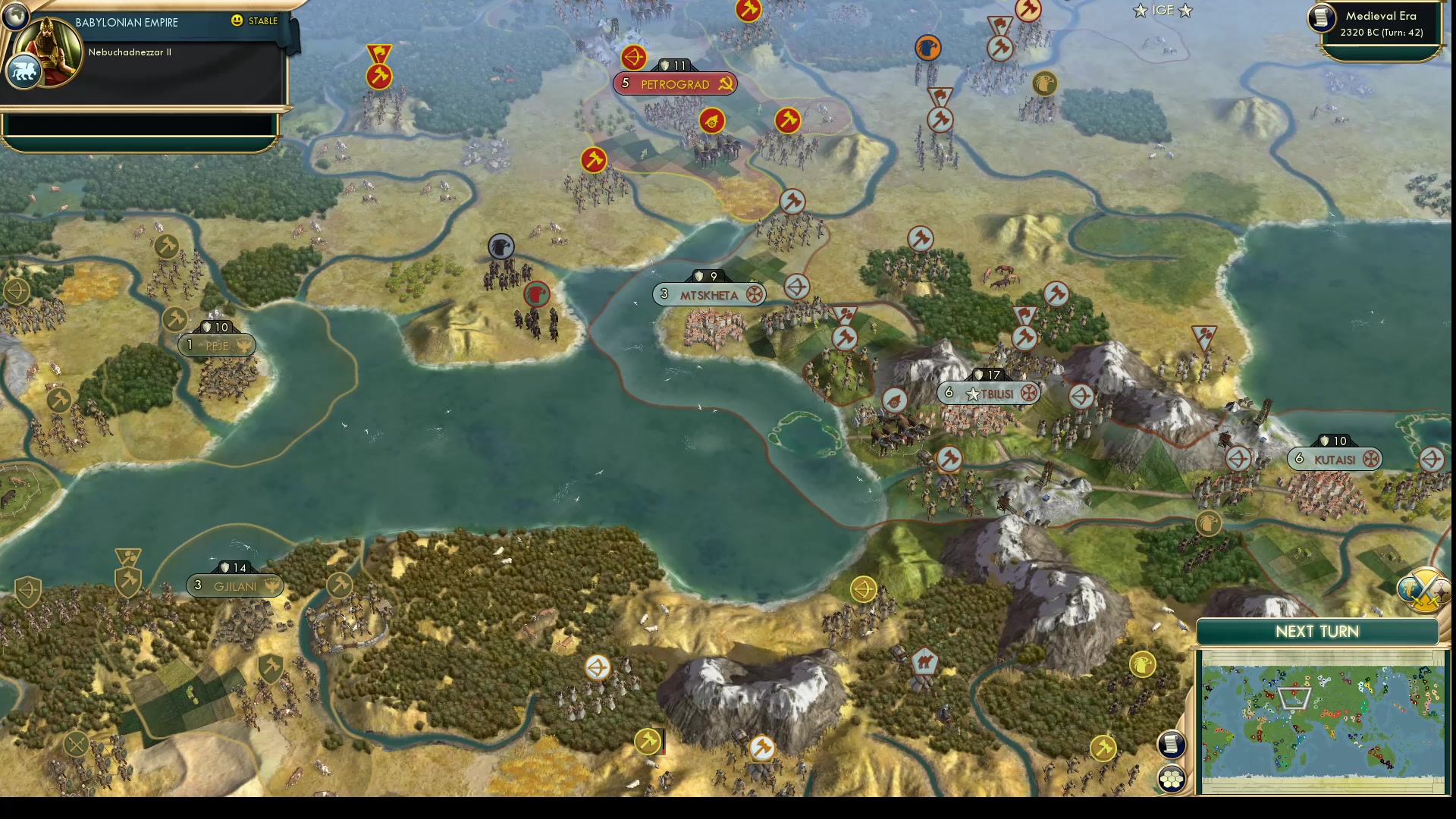Select the gray eagle great general flag near Mtskheta

pos(500,246)
